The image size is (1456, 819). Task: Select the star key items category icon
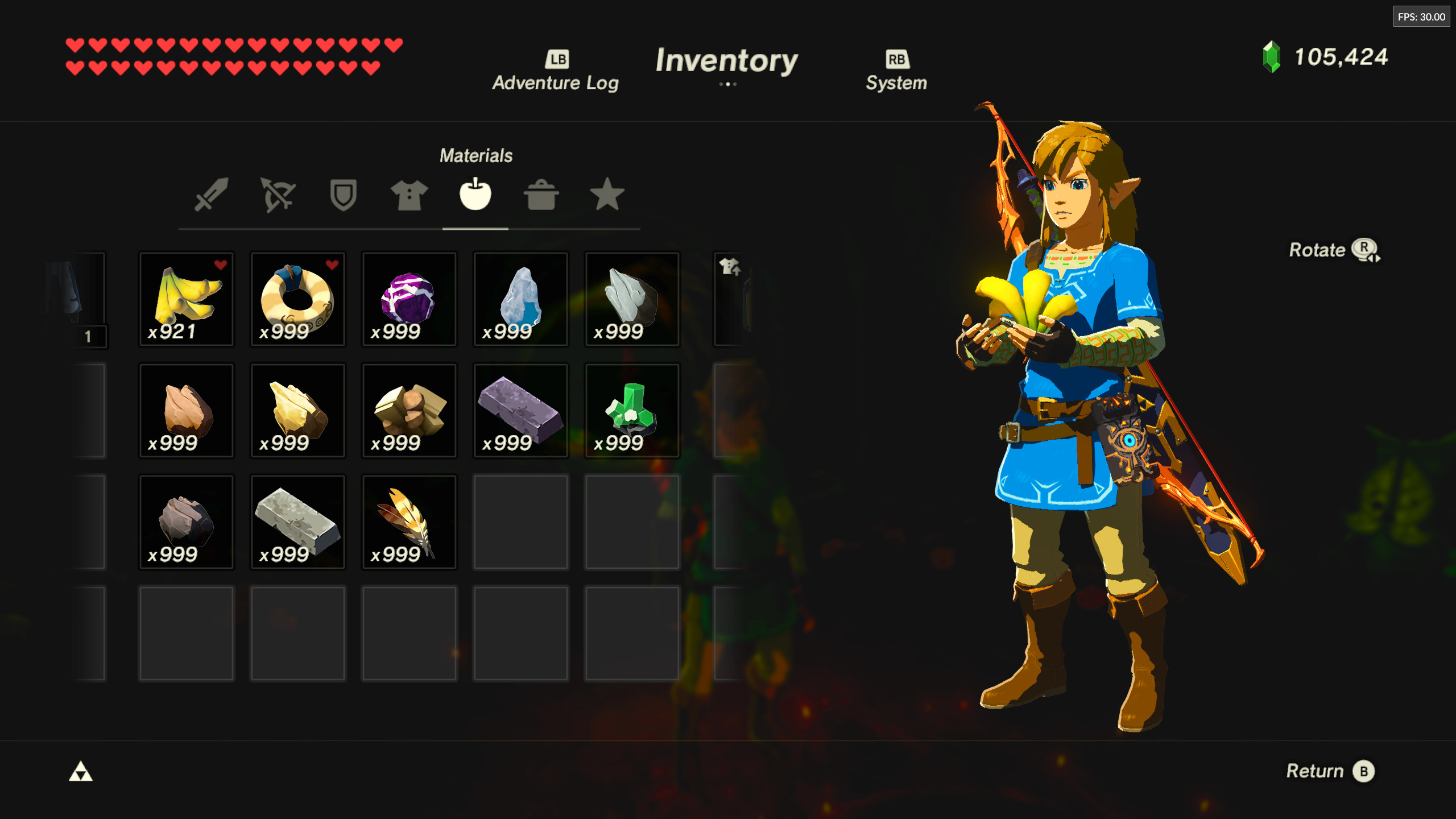(607, 195)
